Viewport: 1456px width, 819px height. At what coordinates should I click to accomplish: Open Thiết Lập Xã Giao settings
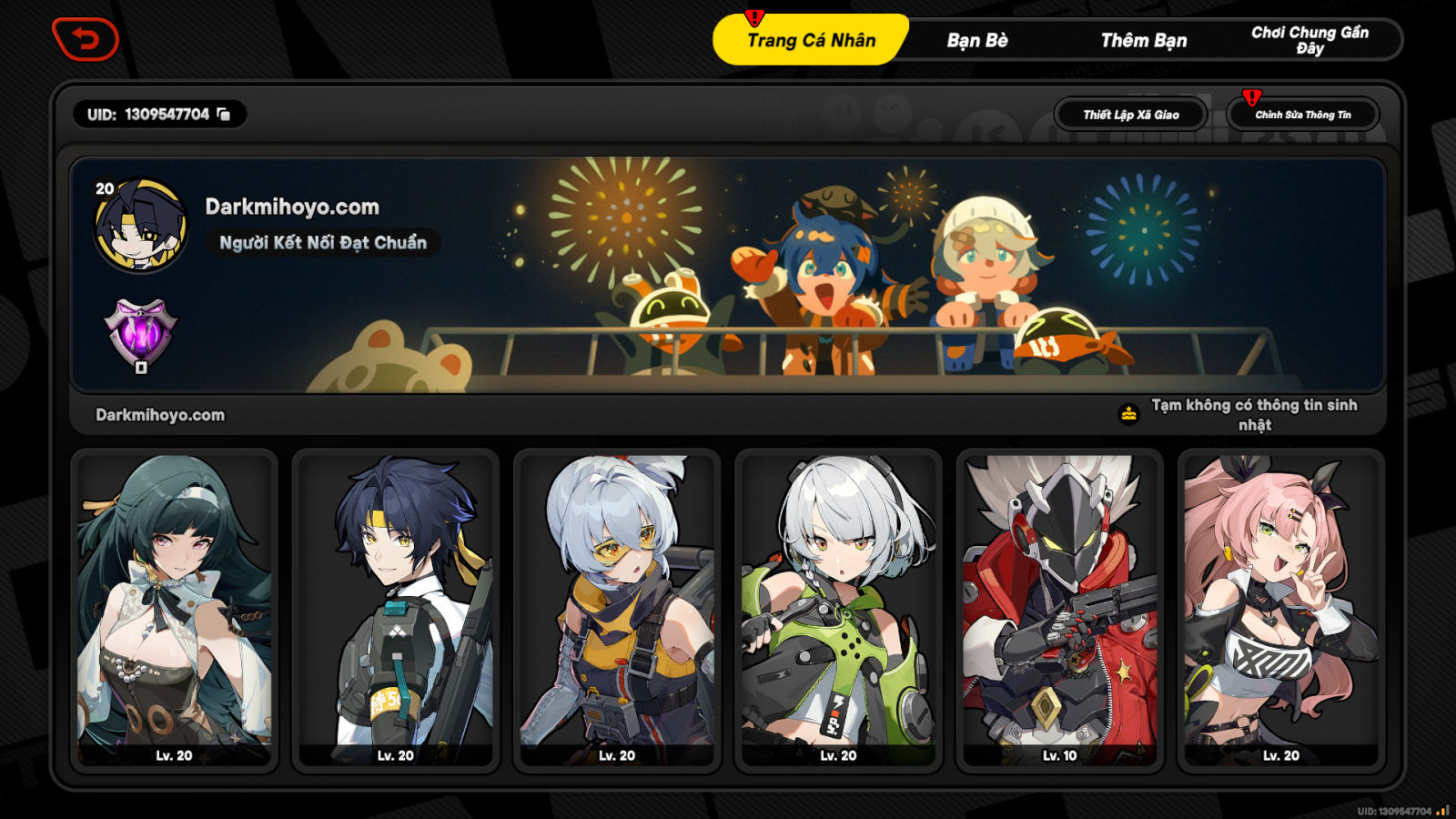(1129, 114)
